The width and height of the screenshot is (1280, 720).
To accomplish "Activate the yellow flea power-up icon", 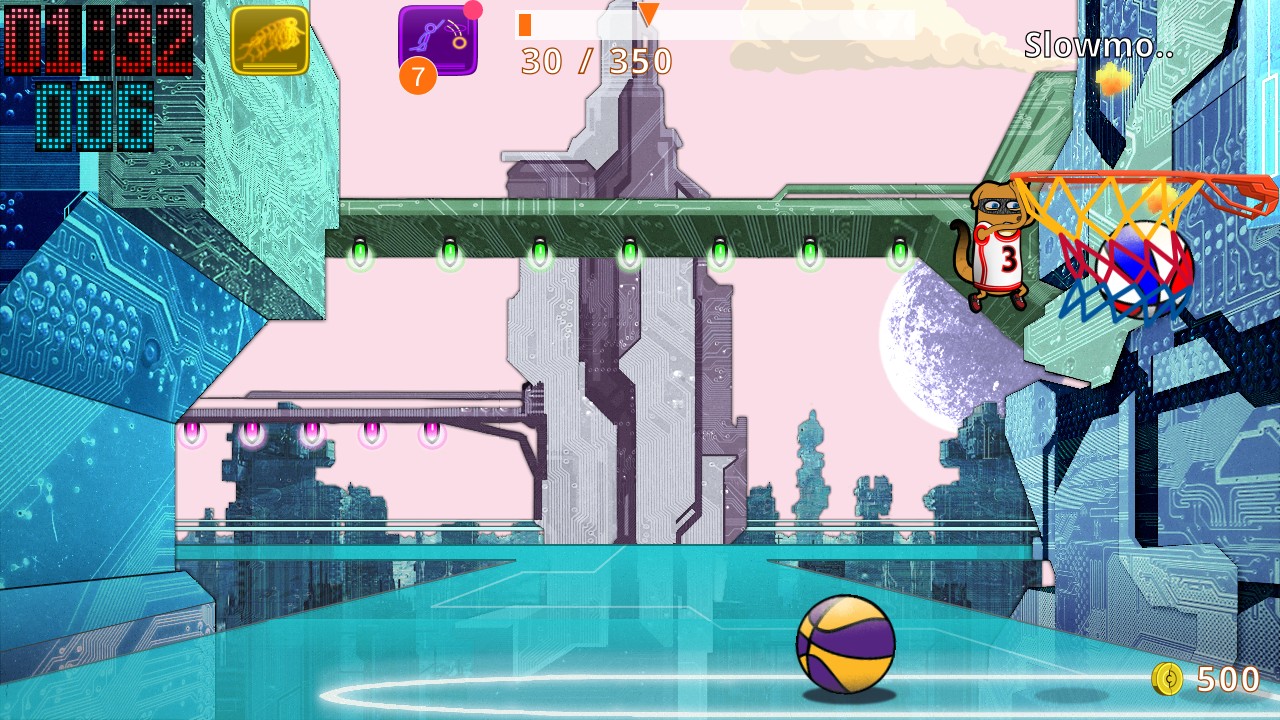I will coord(270,41).
